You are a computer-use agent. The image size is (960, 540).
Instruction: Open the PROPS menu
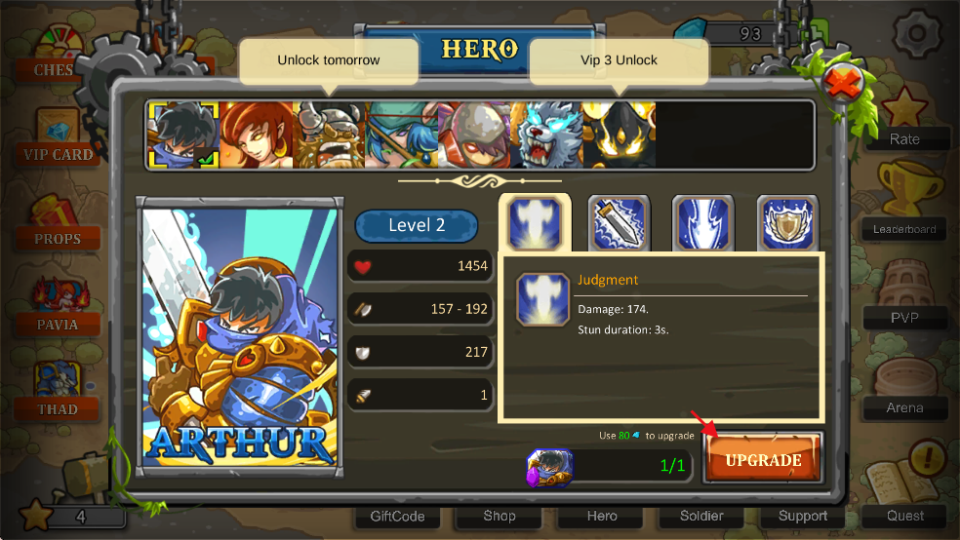[x=58, y=224]
